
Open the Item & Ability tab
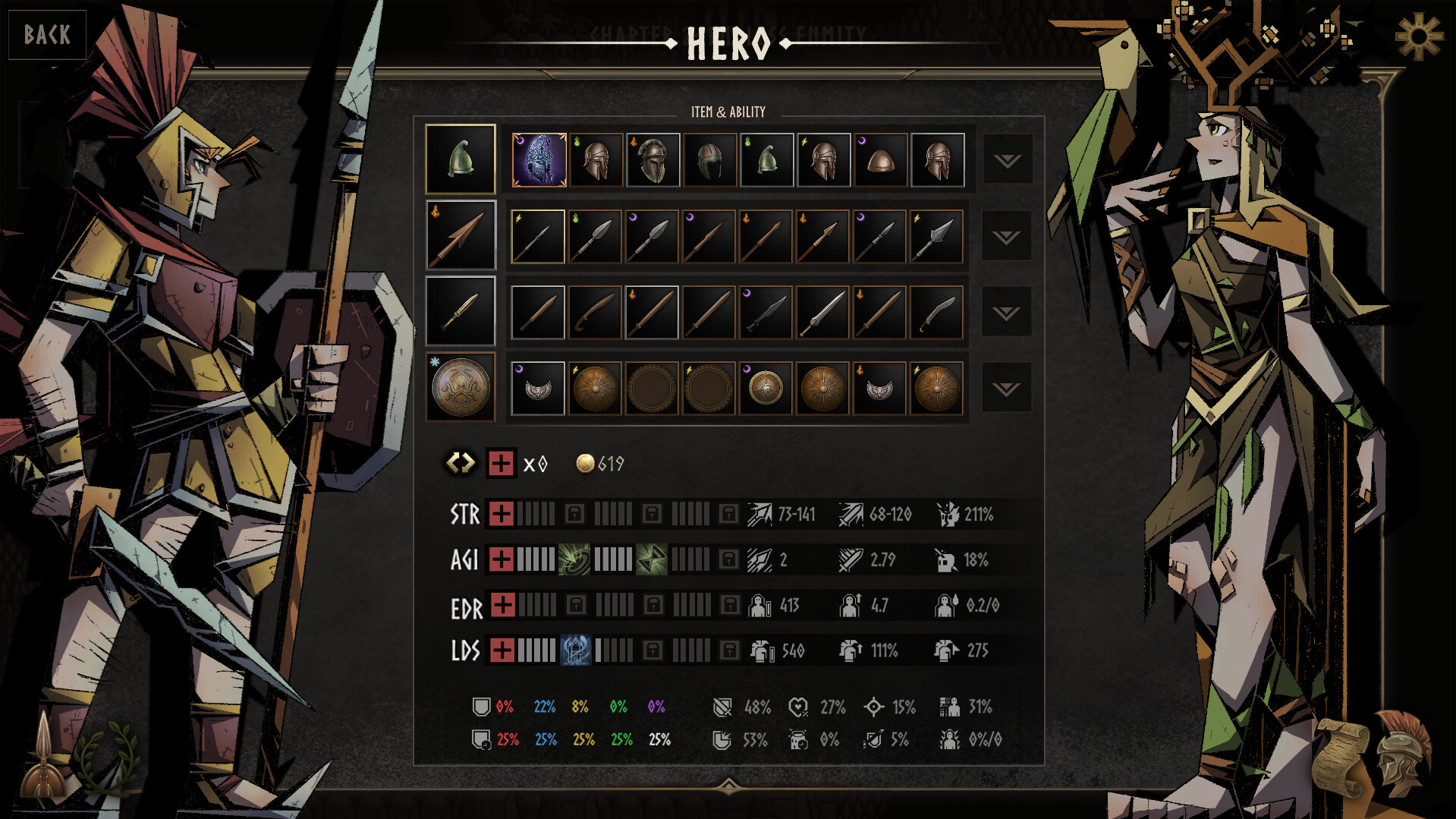point(726,112)
